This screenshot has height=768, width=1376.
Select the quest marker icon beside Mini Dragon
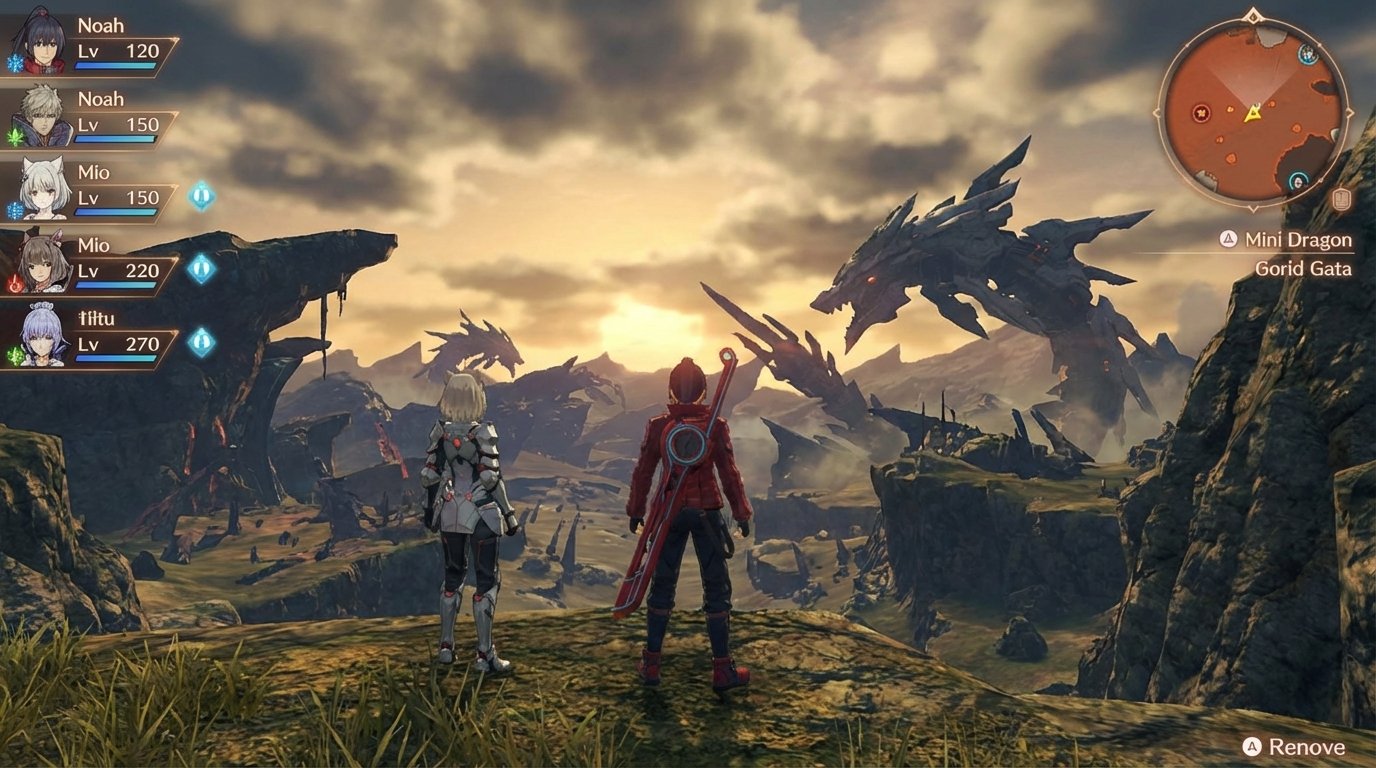1226,240
